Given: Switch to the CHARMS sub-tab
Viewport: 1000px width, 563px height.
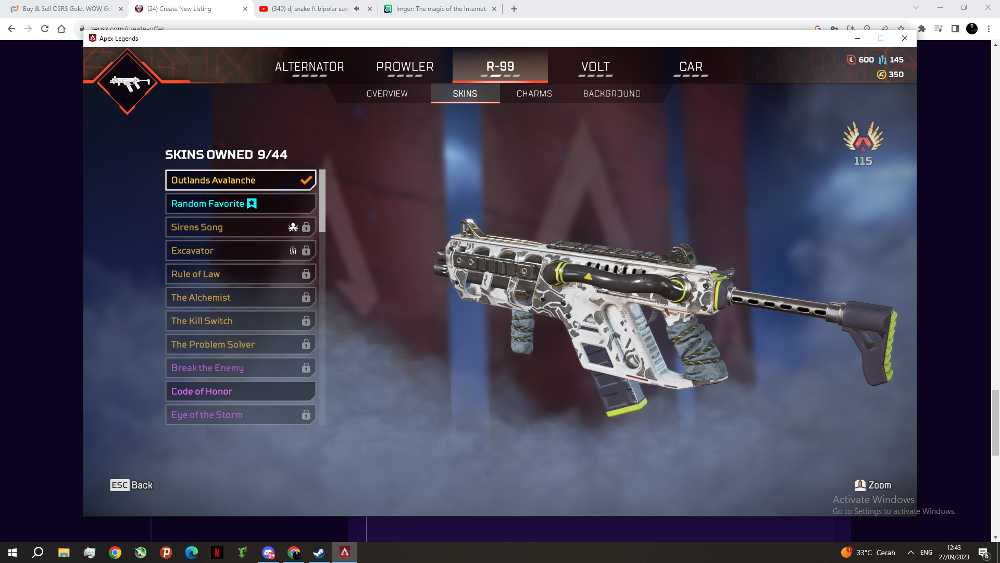Looking at the screenshot, I should [534, 94].
